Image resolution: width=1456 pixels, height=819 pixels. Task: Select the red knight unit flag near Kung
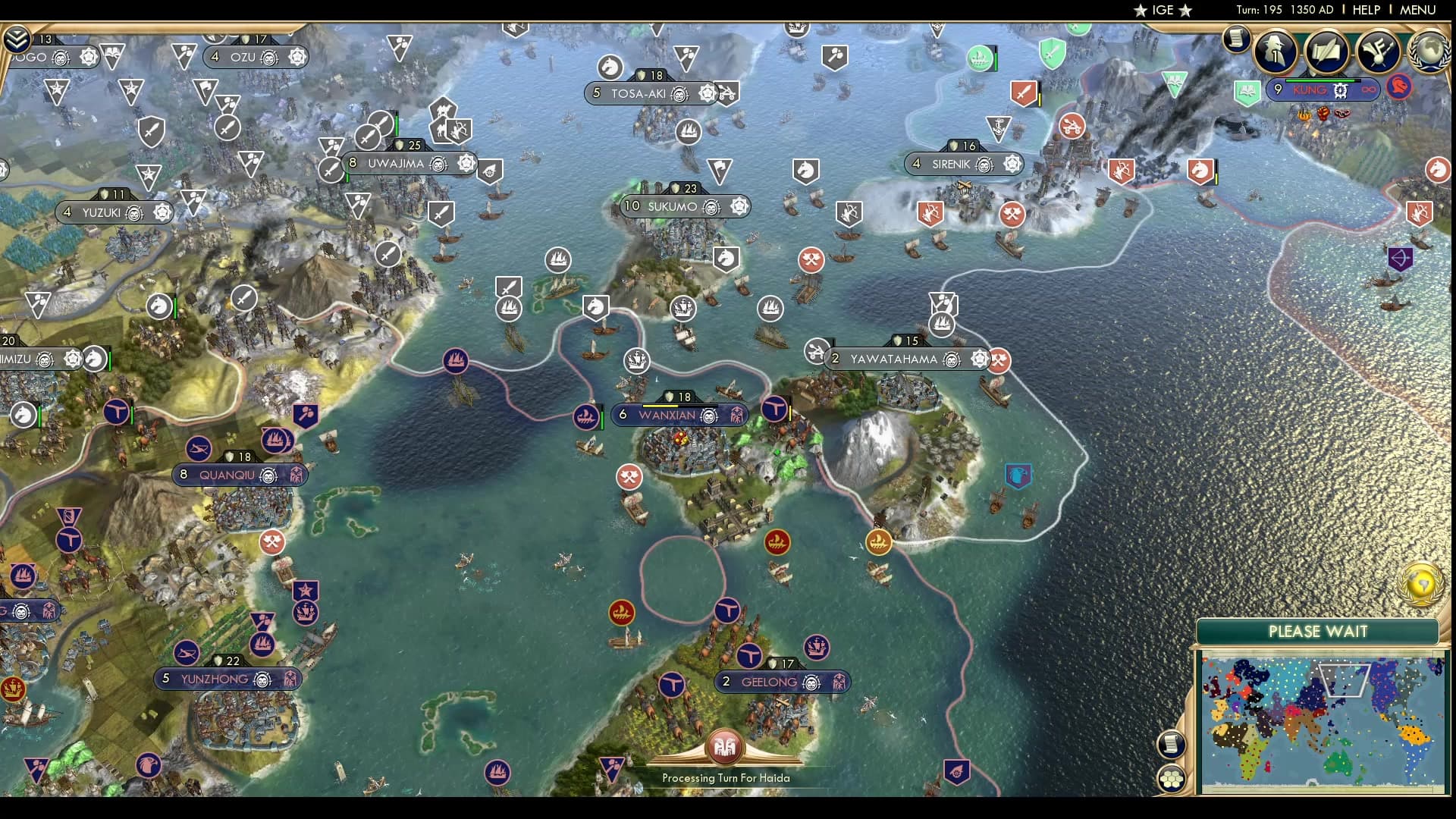[x=1399, y=90]
